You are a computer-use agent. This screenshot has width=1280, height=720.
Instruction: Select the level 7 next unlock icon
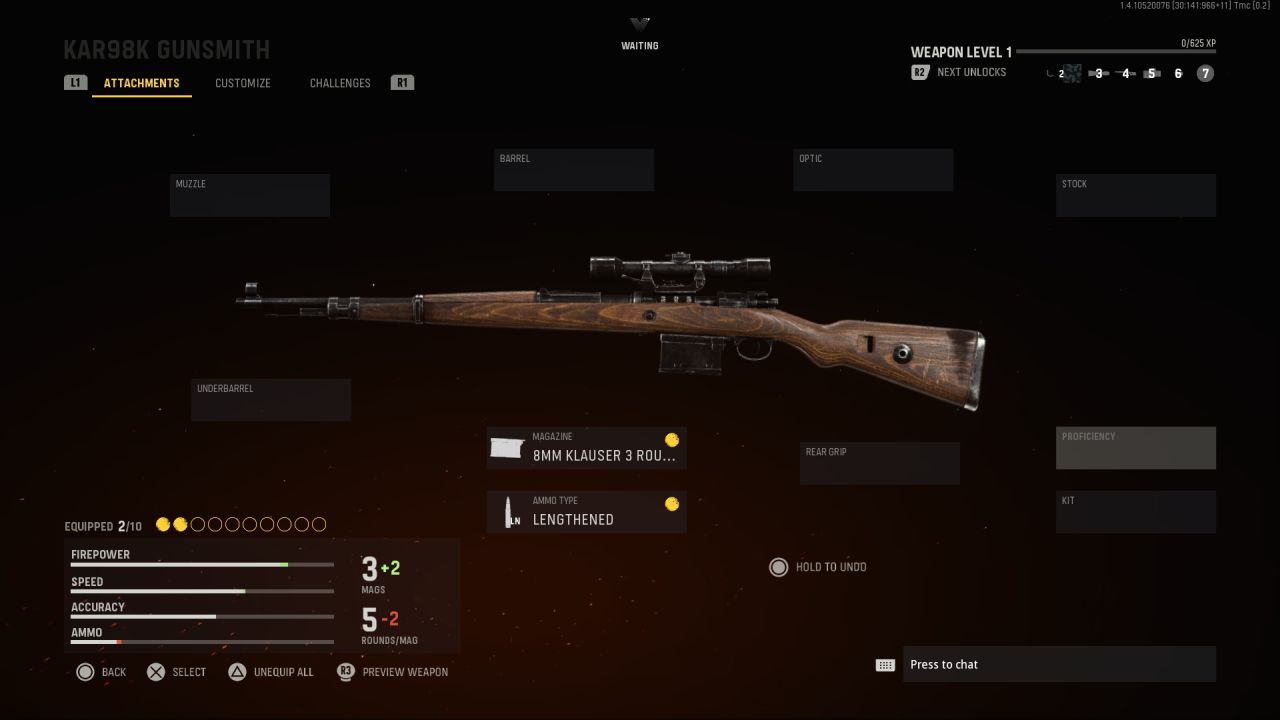point(1204,73)
